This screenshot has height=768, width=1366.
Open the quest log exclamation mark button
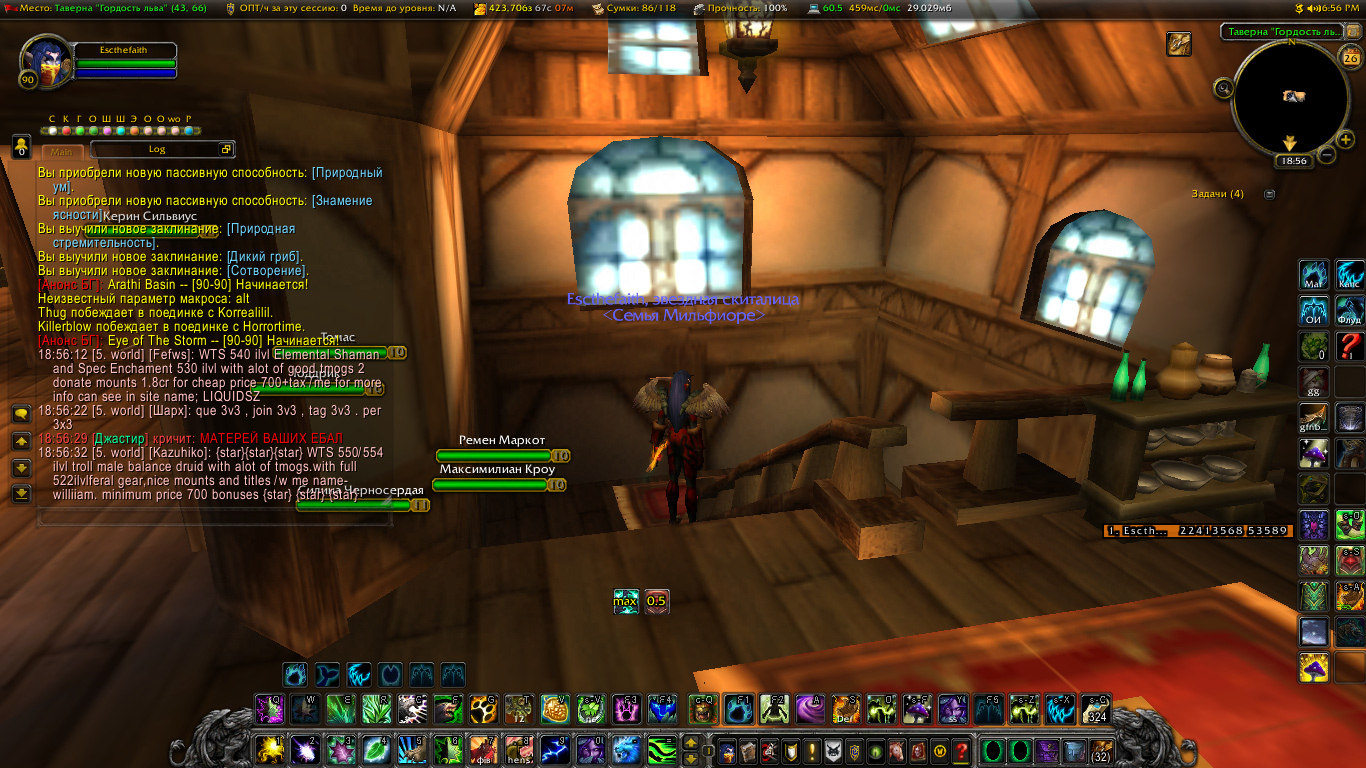point(812,750)
